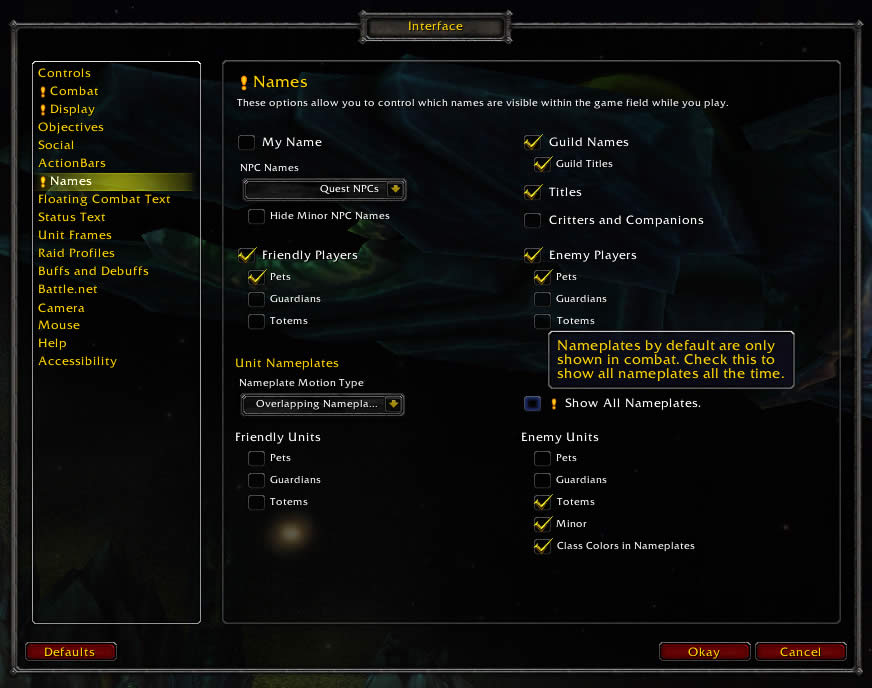Confirm settings with the Okay button
This screenshot has height=688, width=872.
pyautogui.click(x=704, y=652)
